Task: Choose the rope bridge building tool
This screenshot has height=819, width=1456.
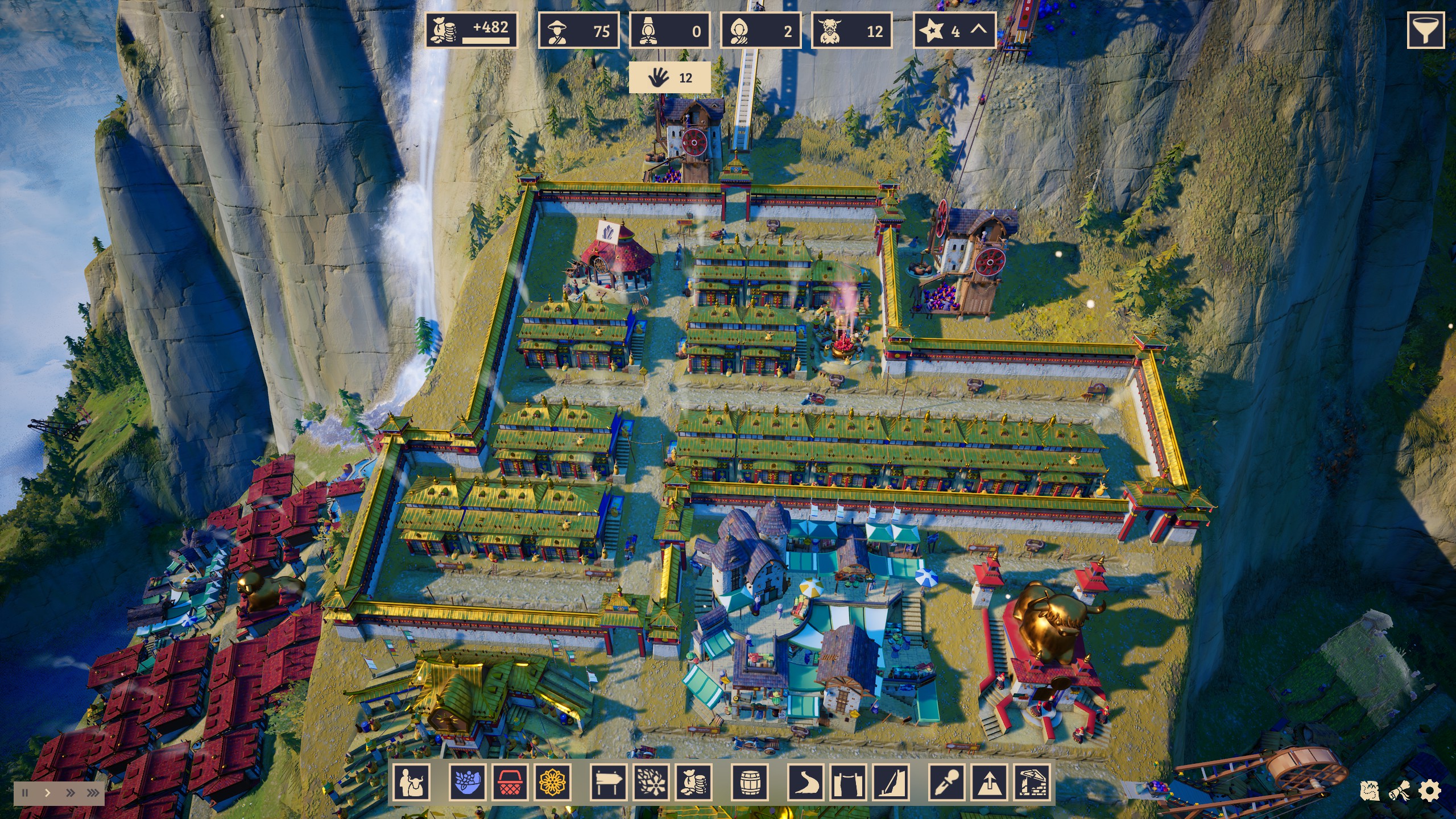Action: tap(849, 783)
